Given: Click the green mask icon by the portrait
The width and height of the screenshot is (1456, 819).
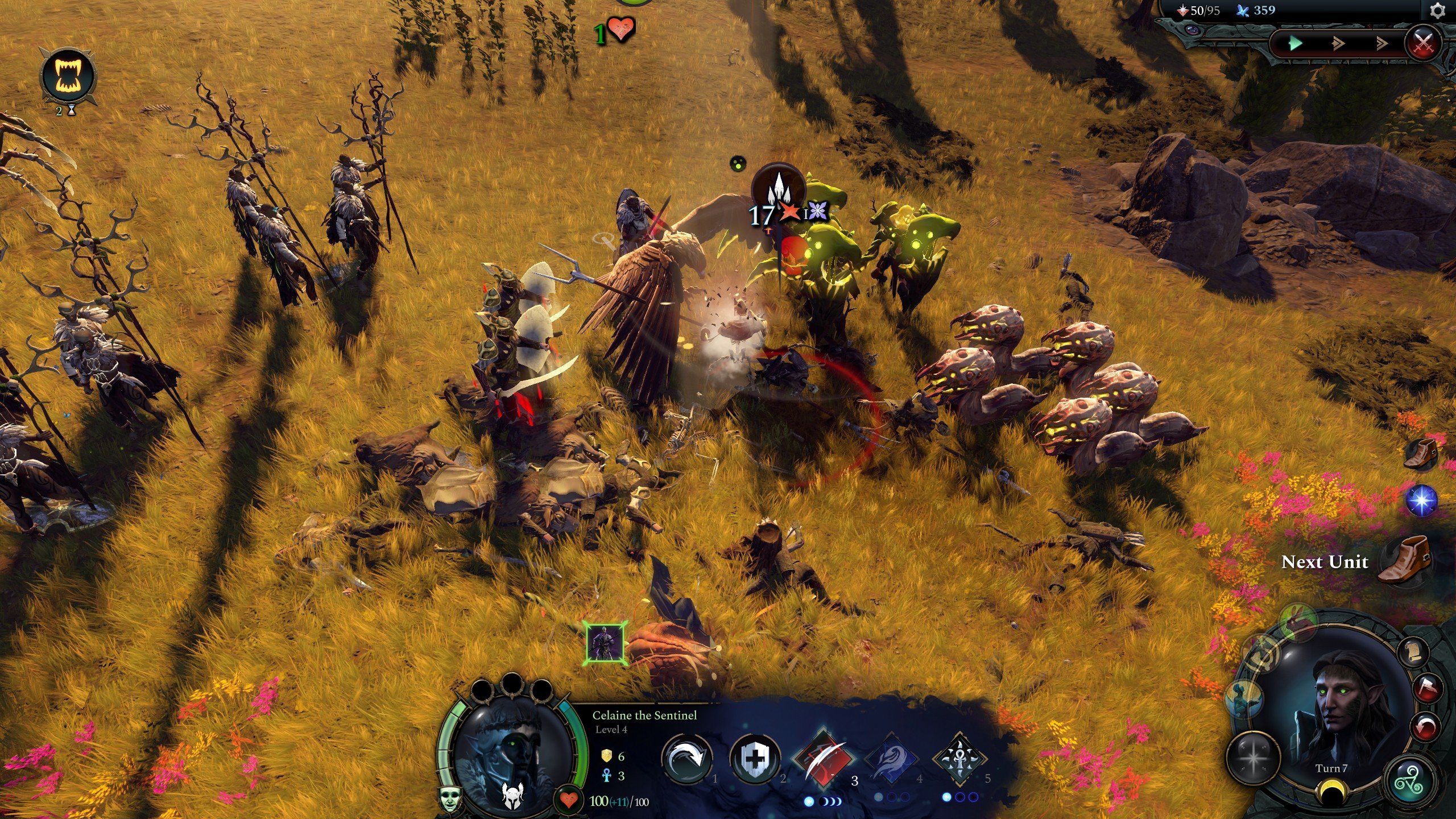Looking at the screenshot, I should tap(450, 799).
